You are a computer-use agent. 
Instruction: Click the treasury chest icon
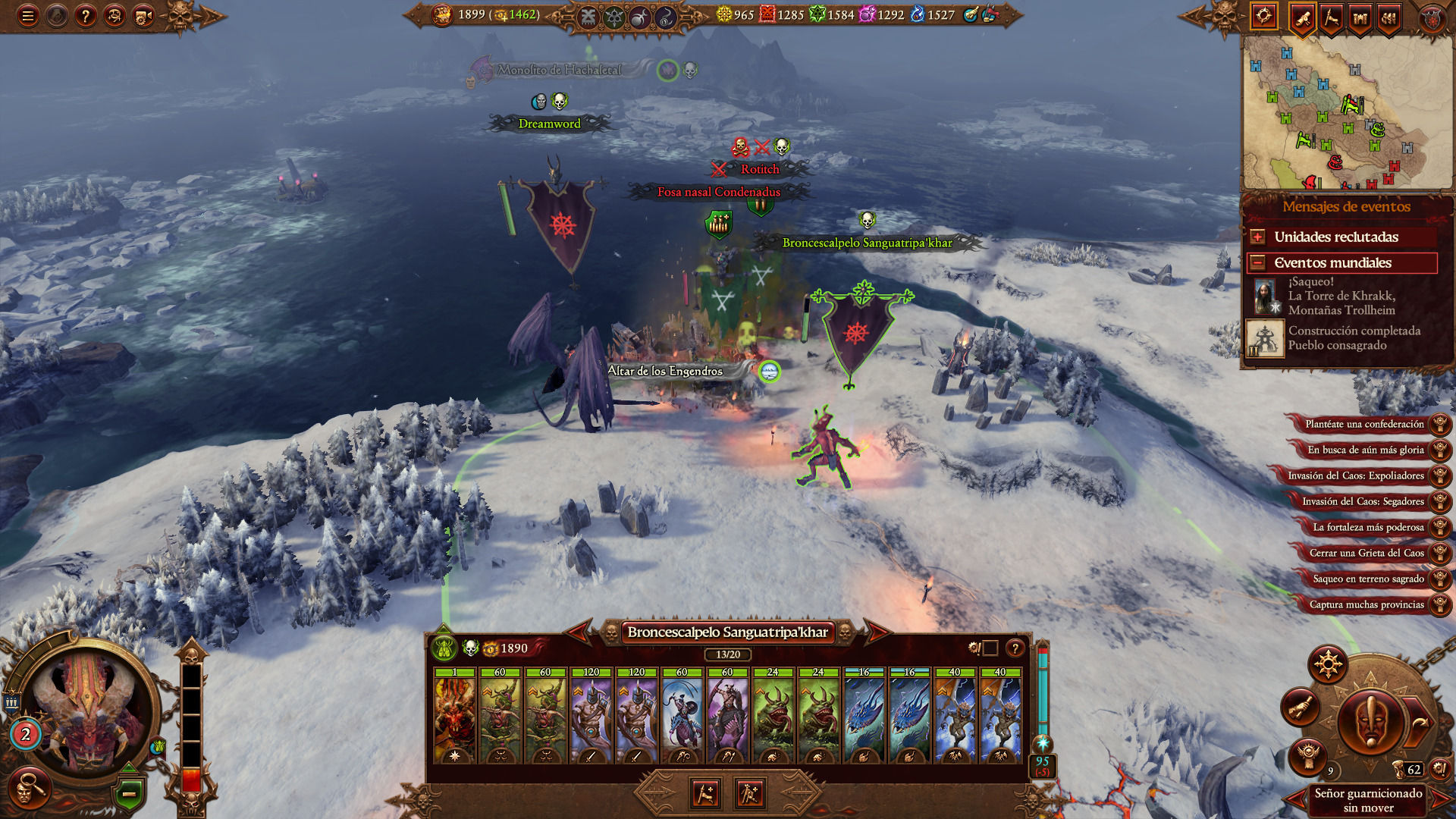[442, 14]
